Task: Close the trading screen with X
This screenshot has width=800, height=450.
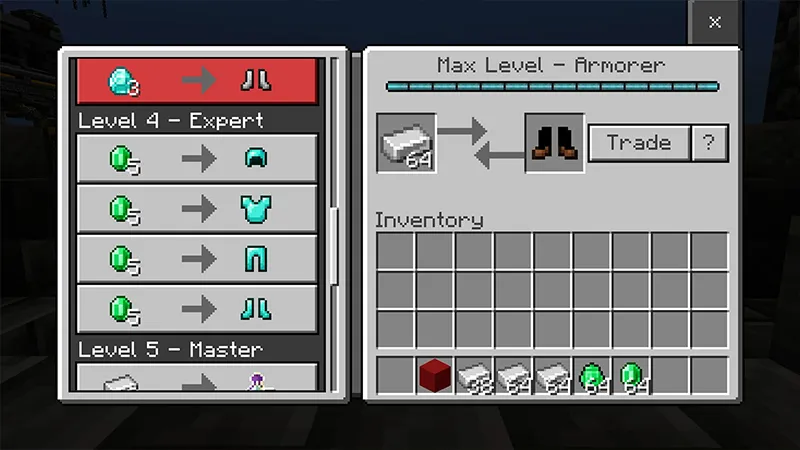Action: [x=714, y=22]
